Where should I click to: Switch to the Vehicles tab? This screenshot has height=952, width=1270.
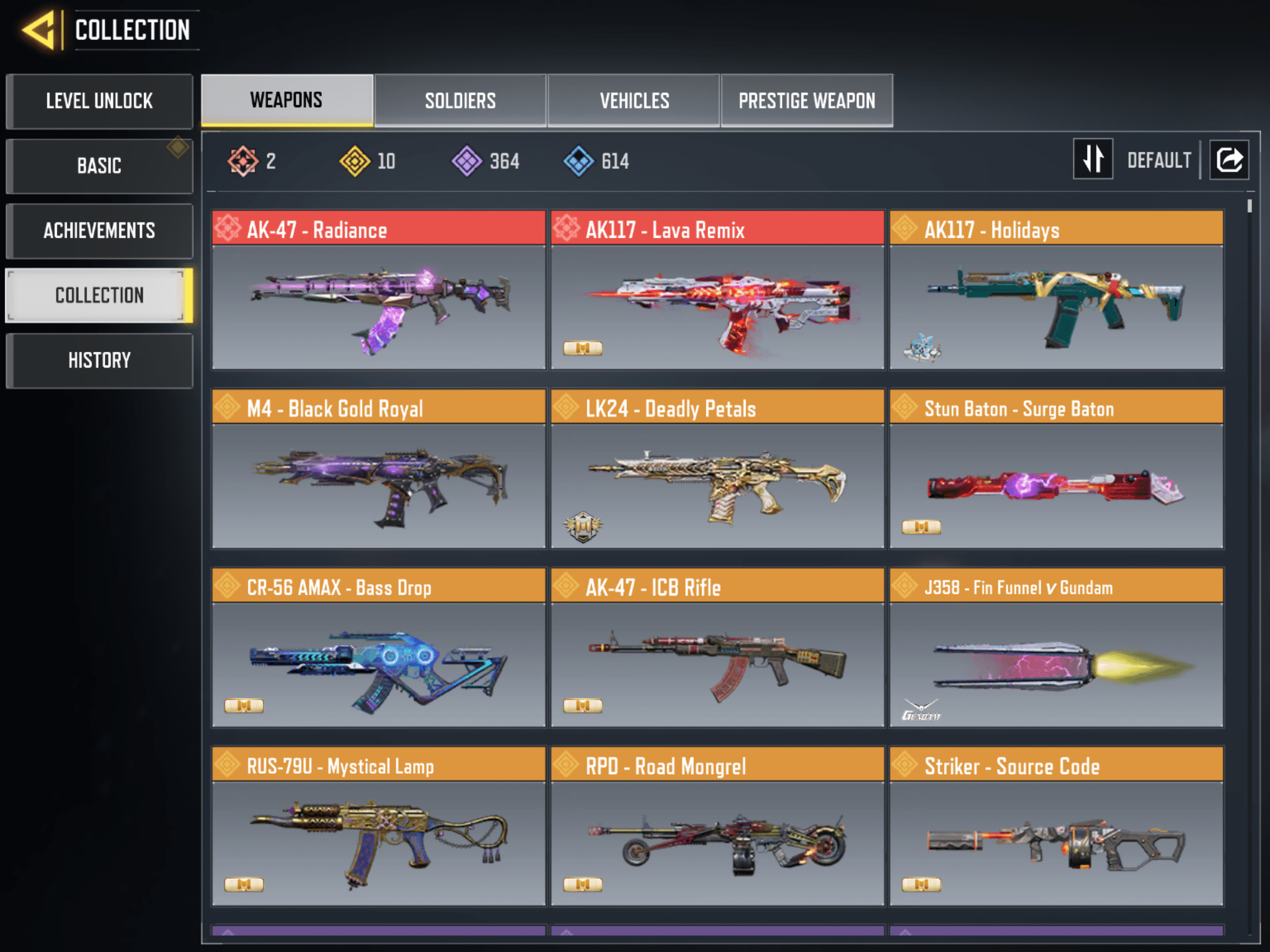634,100
